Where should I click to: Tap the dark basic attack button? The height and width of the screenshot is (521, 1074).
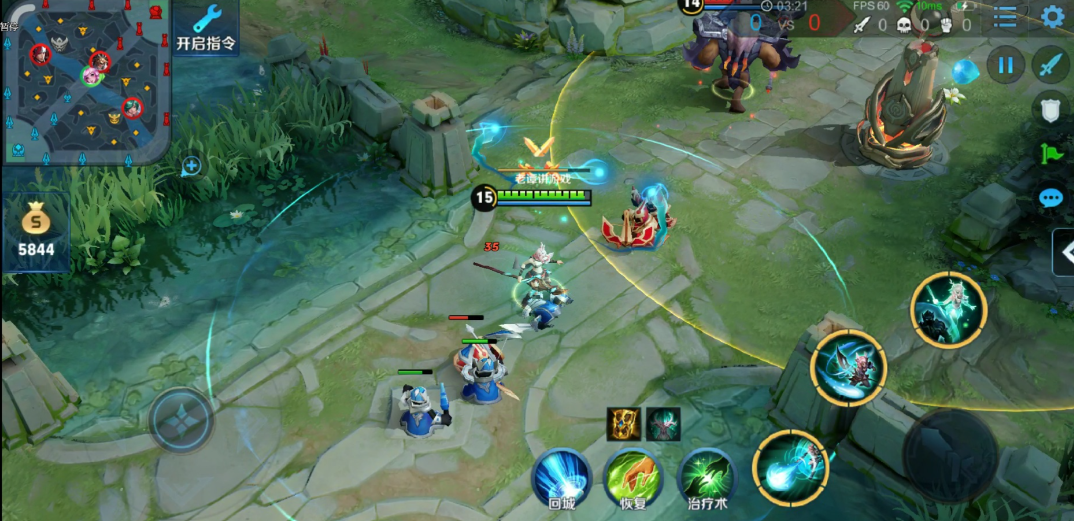(x=949, y=455)
